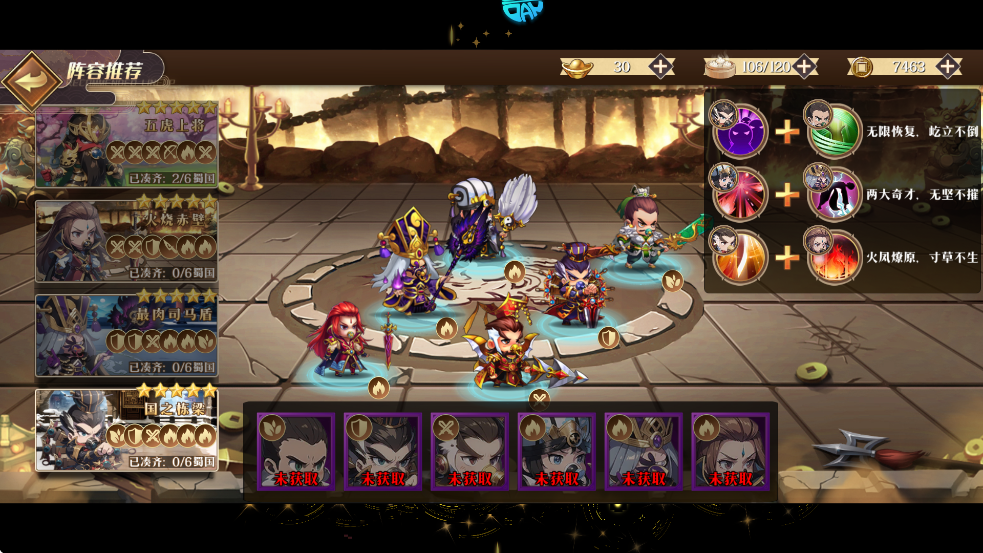The image size is (983, 553).
Task: View the red burst skill icon
Action: (x=741, y=194)
